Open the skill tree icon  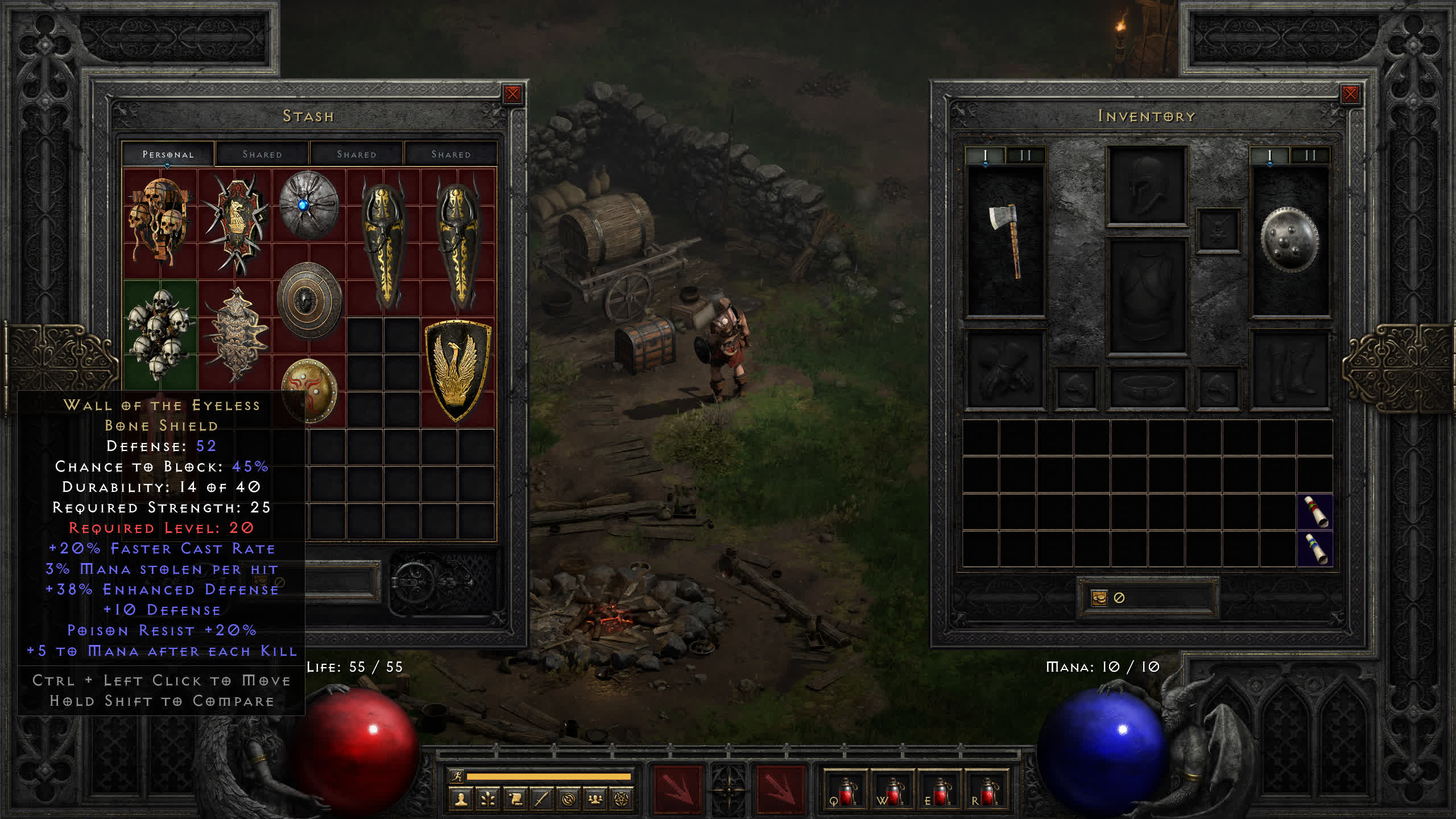pyautogui.click(x=488, y=800)
